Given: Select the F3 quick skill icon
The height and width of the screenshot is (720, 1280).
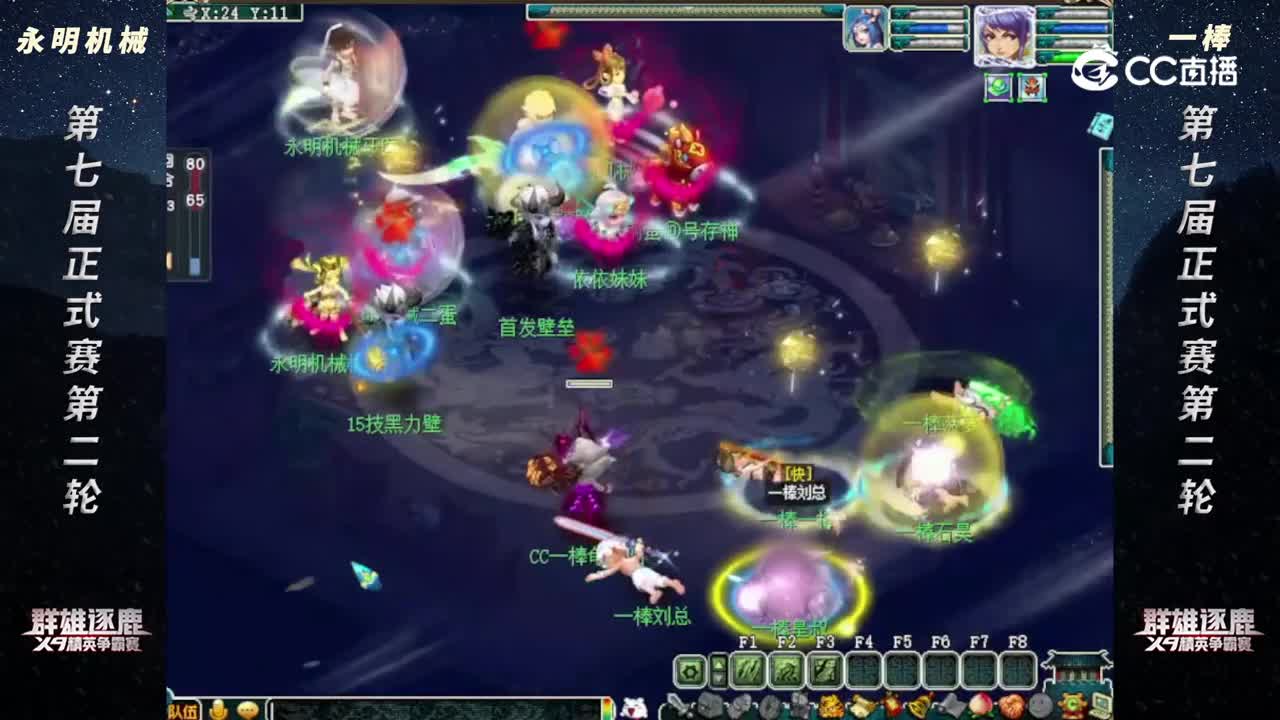Looking at the screenshot, I should pos(825,670).
